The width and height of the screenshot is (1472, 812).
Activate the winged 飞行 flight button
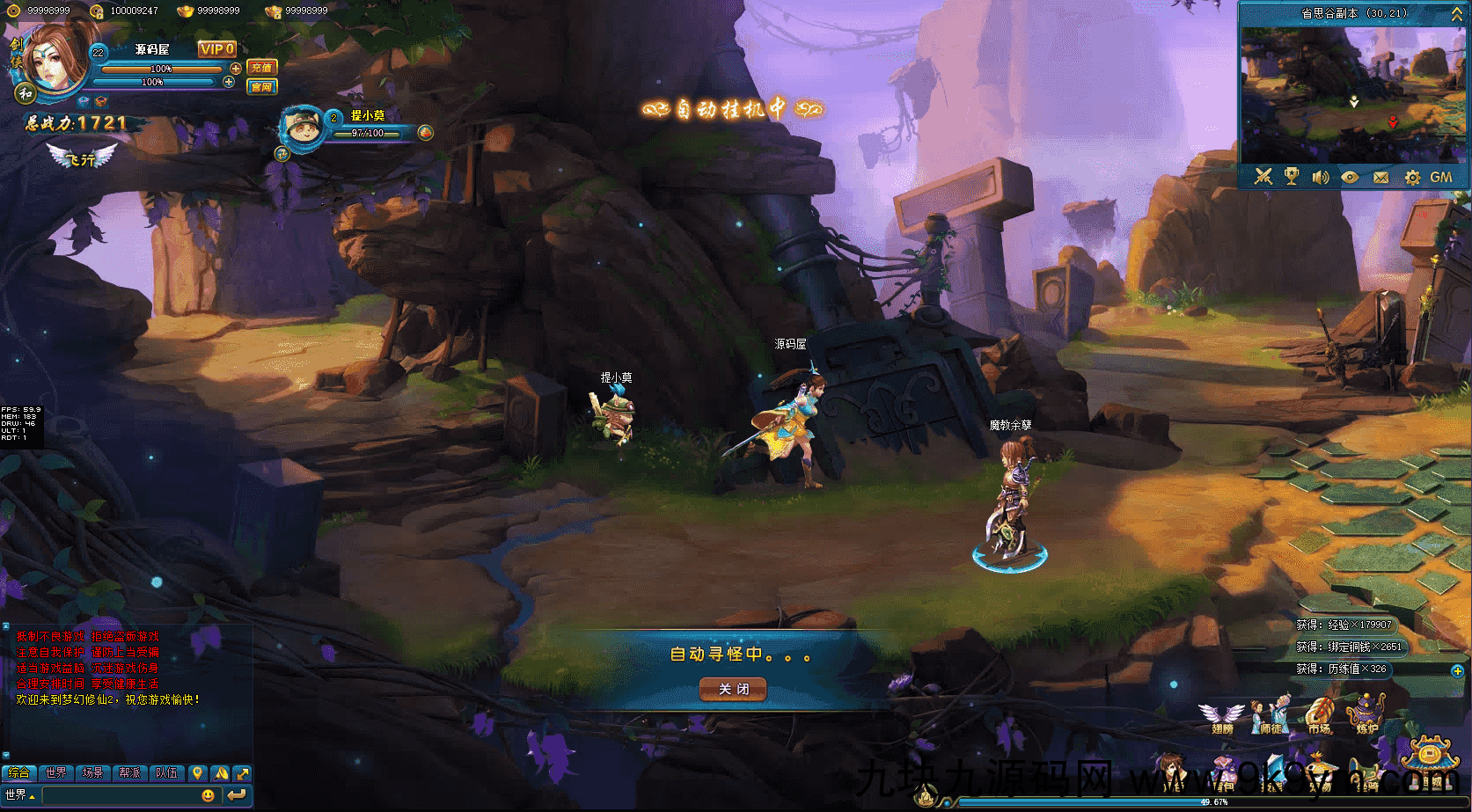point(82,157)
